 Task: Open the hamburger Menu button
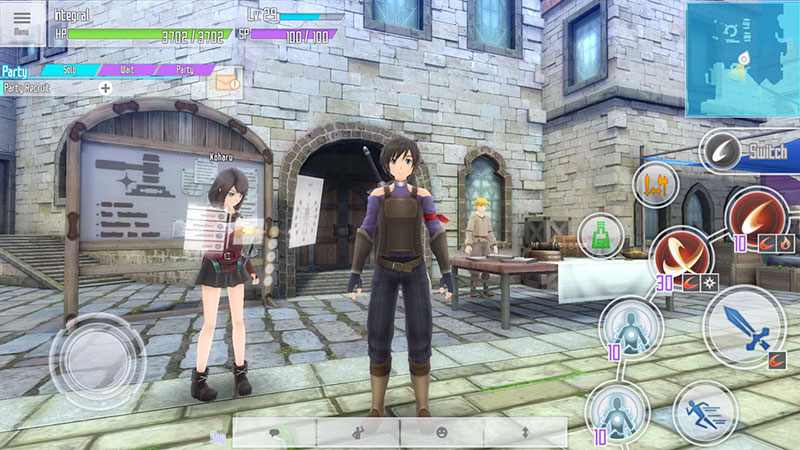point(22,22)
